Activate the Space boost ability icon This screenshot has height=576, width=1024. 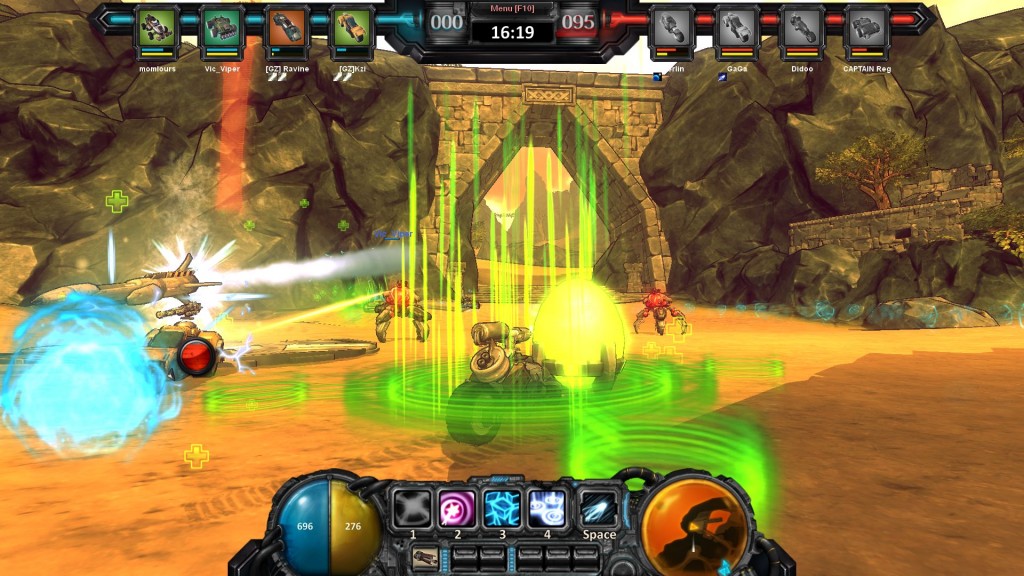(599, 508)
